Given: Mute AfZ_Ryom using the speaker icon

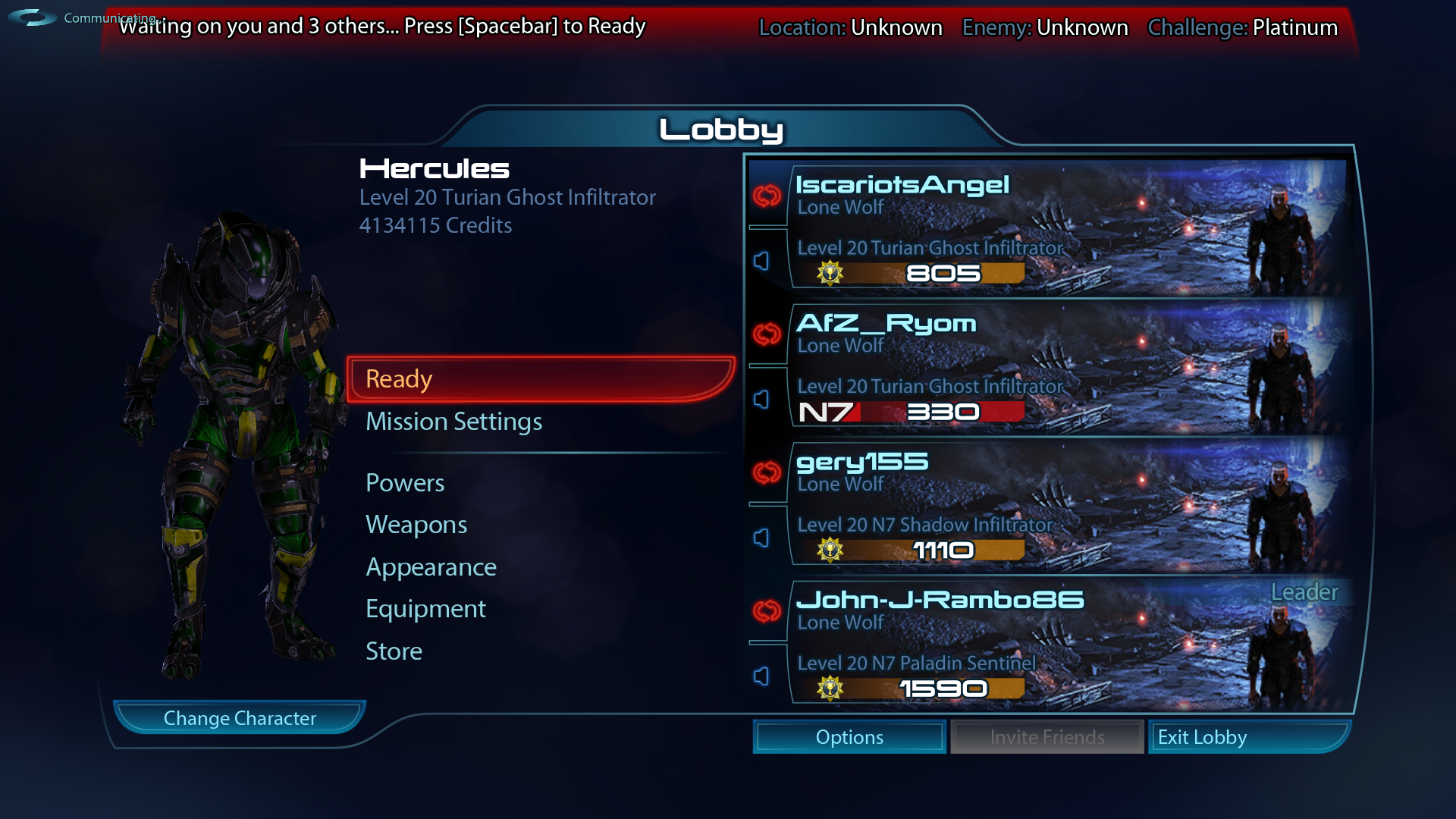Looking at the screenshot, I should tap(761, 400).
